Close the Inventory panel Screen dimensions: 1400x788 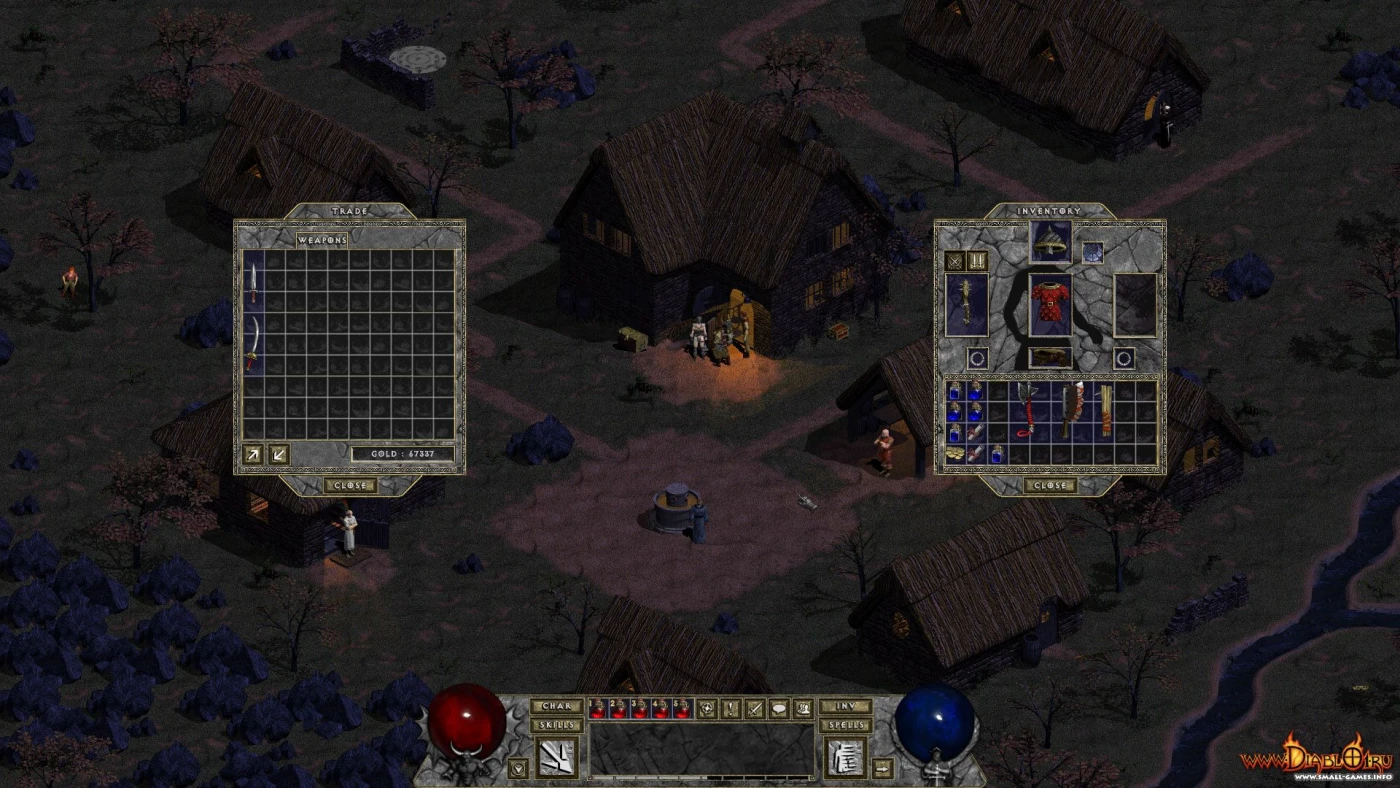(x=1049, y=486)
